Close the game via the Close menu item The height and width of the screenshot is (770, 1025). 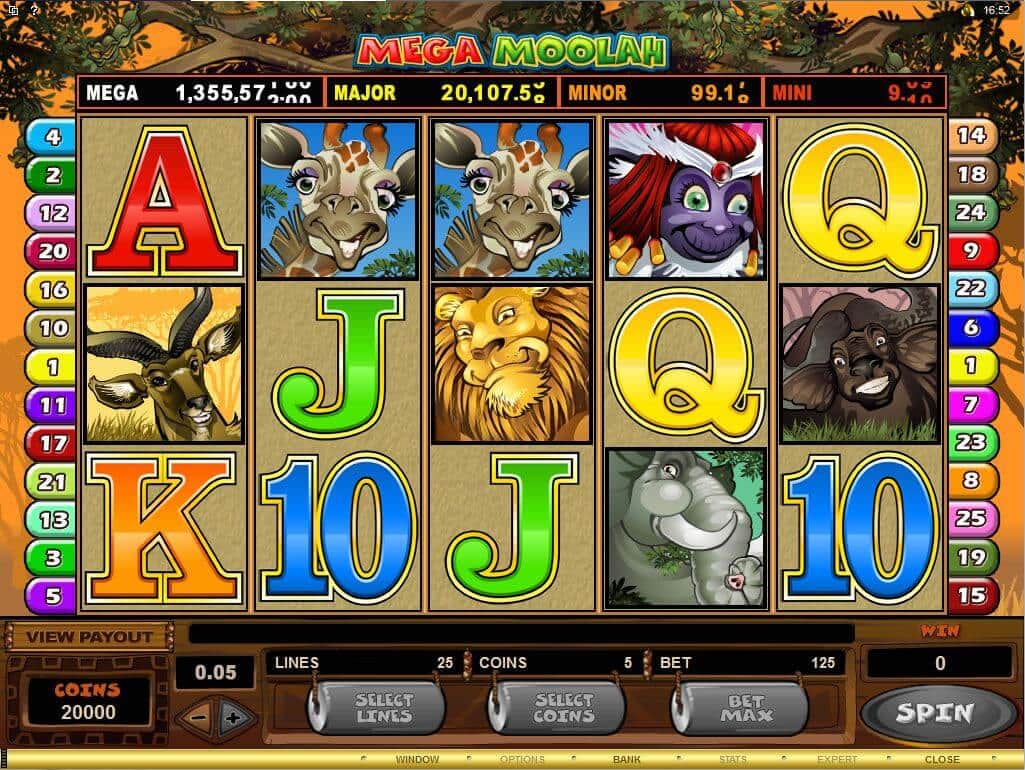click(941, 760)
